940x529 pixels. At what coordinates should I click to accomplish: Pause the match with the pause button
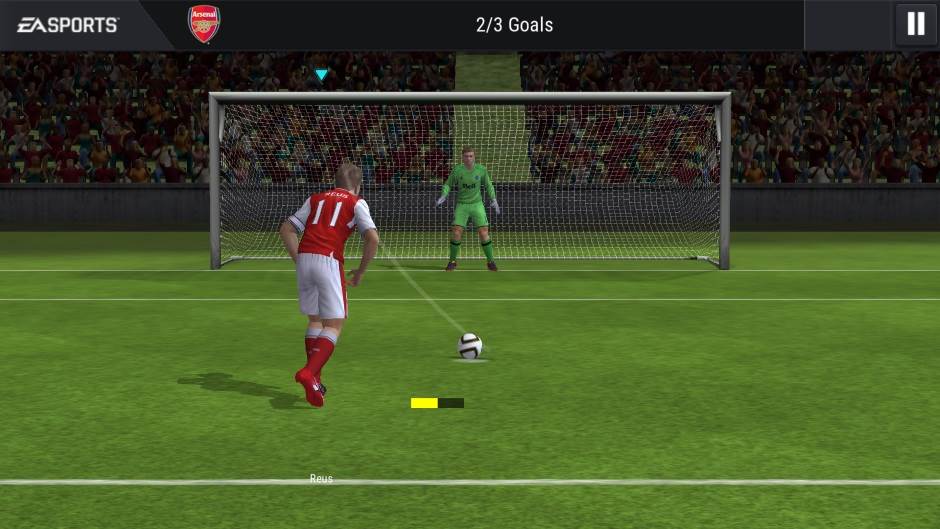click(x=915, y=24)
